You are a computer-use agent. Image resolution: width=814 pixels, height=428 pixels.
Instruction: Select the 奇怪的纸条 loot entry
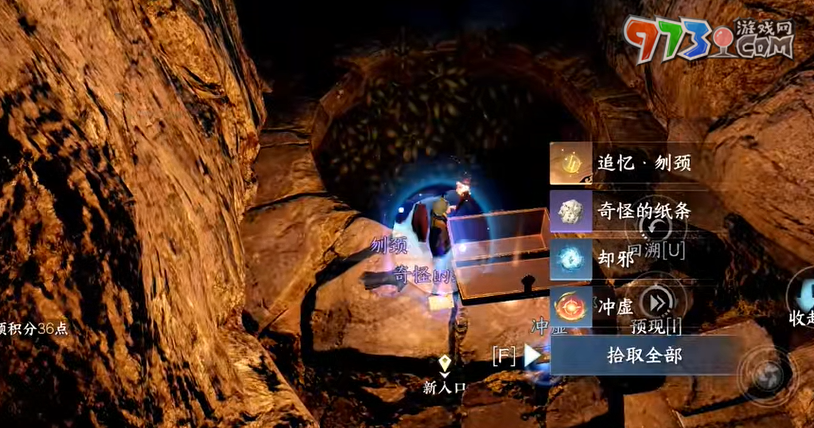pos(635,211)
